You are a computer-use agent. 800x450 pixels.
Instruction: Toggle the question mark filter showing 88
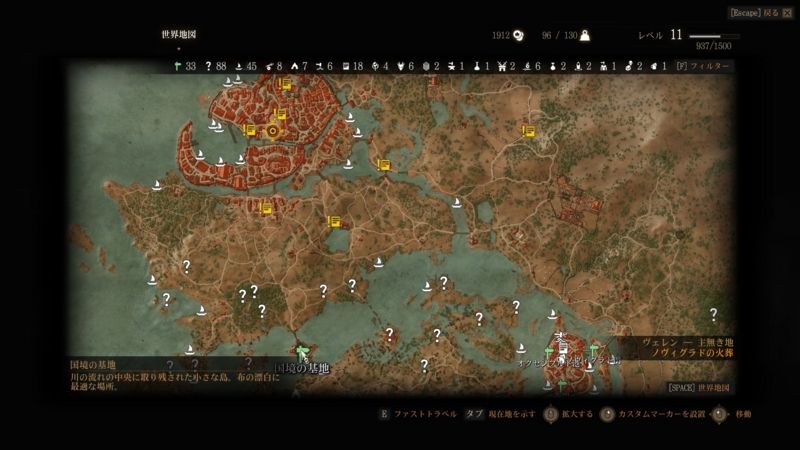pos(208,66)
